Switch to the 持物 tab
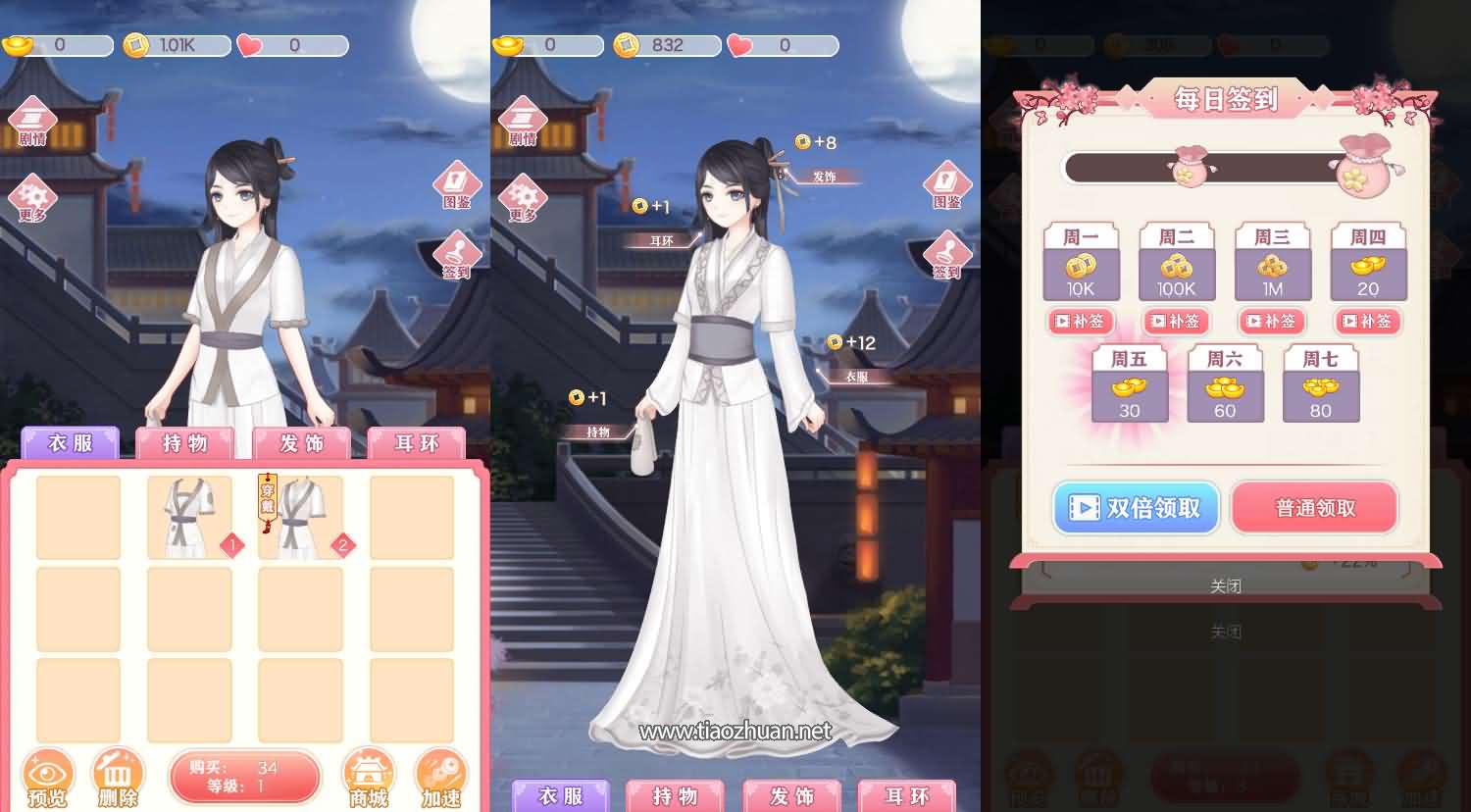The width and height of the screenshot is (1471, 812). click(x=182, y=444)
